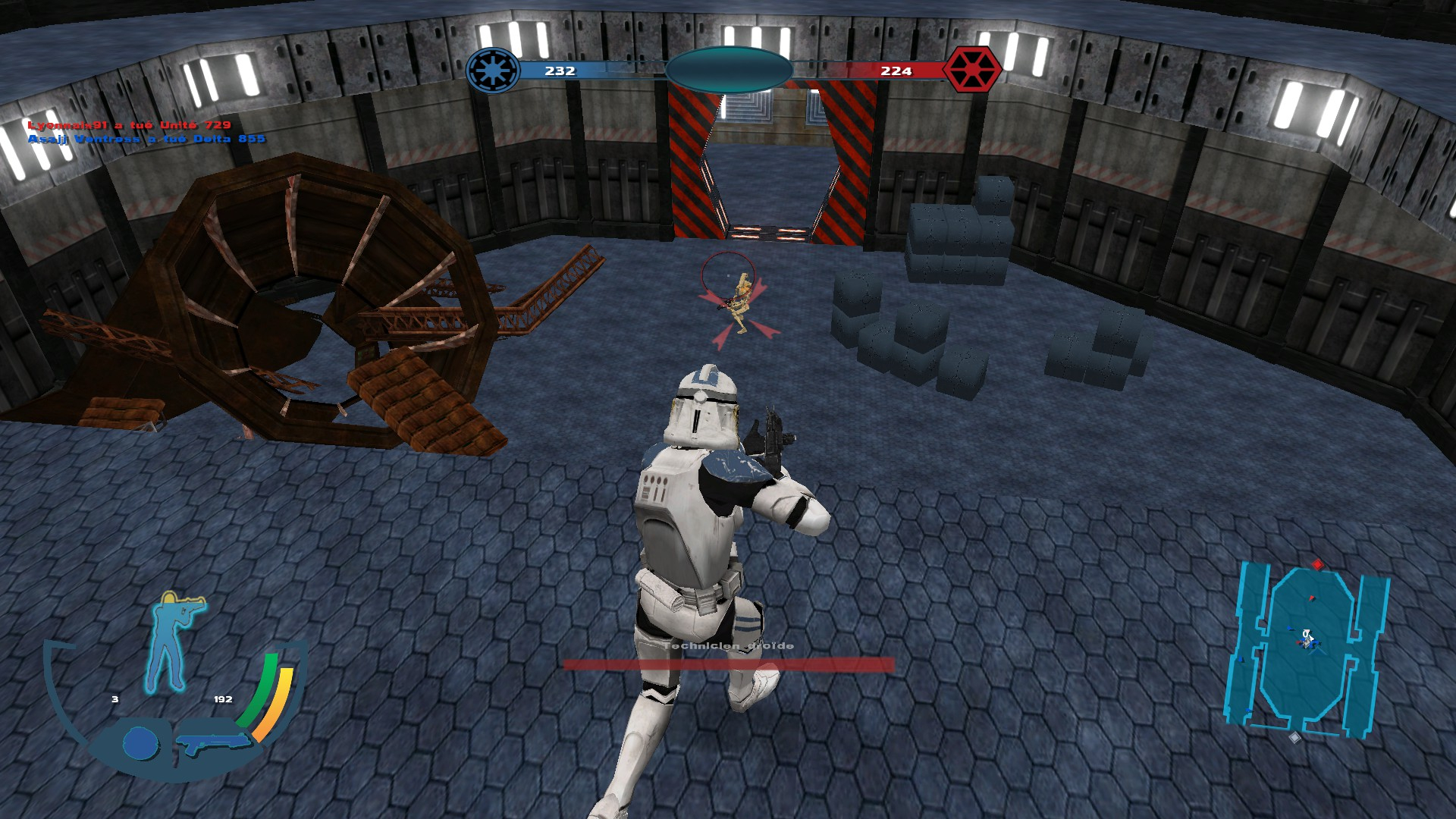The image size is (1456, 819).
Task: Click the teal oval between team scores
Action: 729,70
